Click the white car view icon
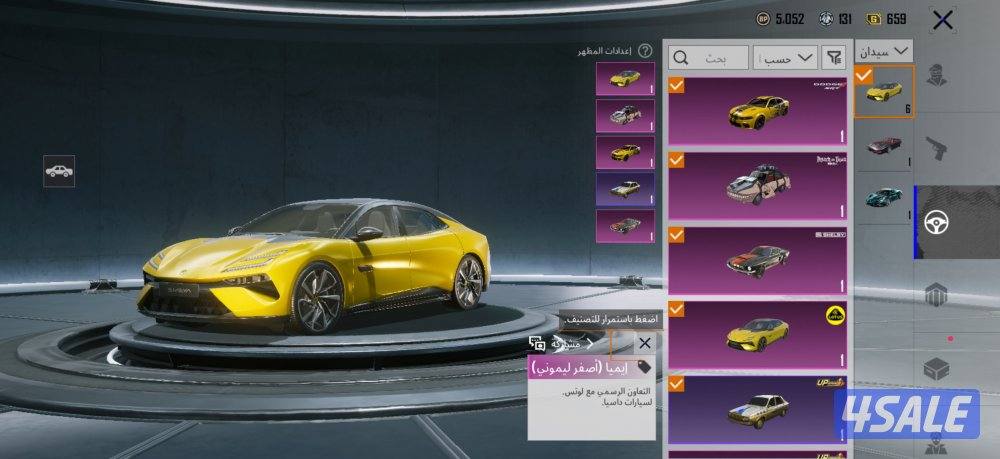This screenshot has width=1000, height=459. (x=59, y=171)
